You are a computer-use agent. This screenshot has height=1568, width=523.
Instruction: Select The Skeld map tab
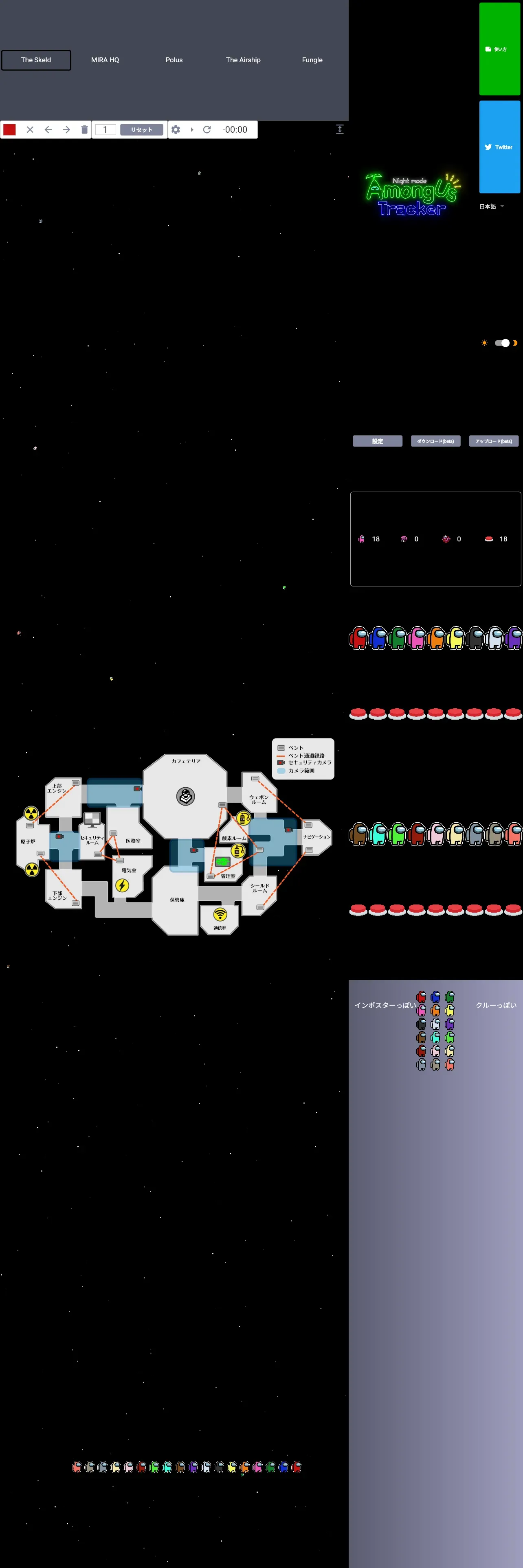click(36, 60)
